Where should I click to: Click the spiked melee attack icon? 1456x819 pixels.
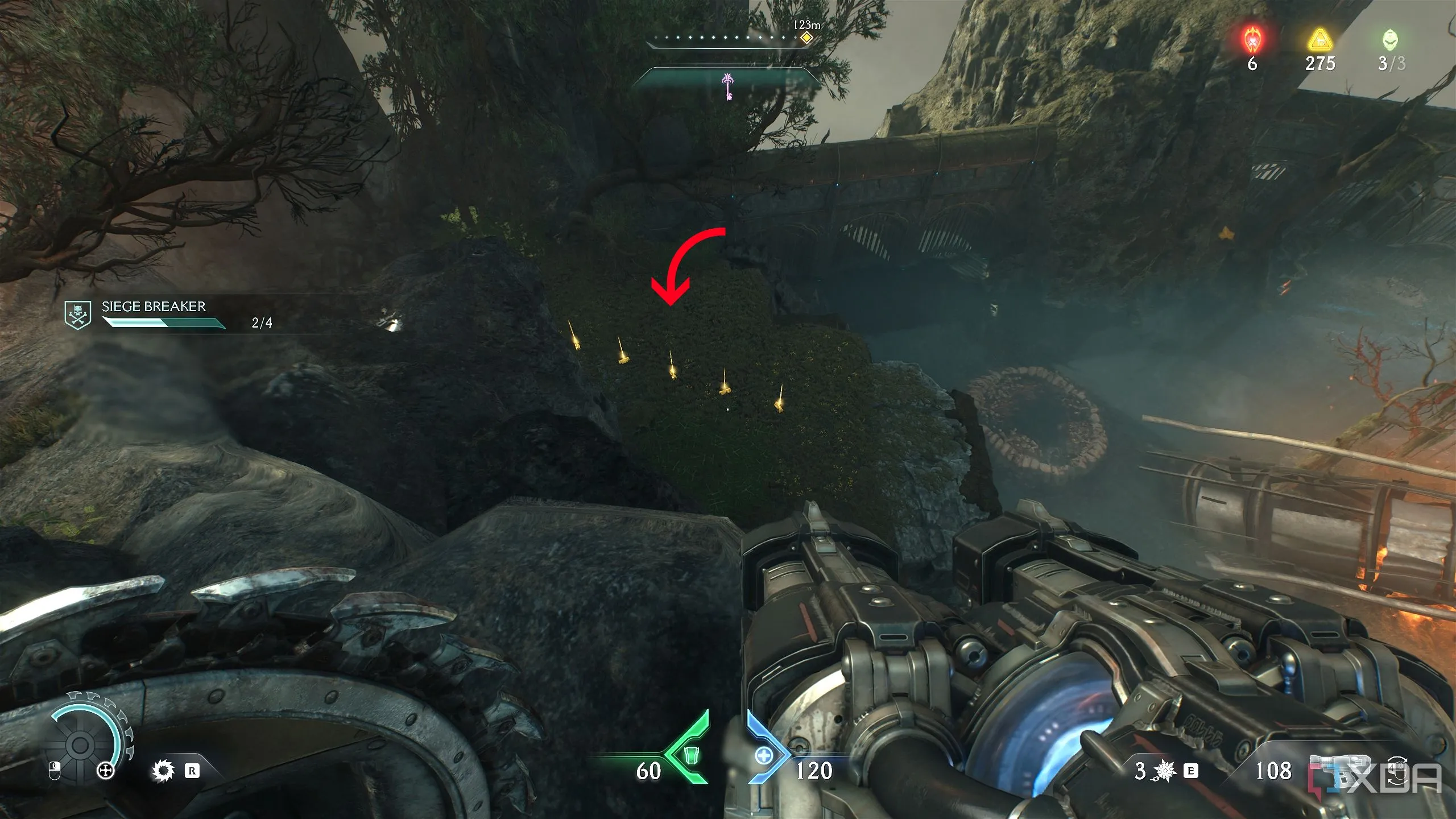tap(163, 771)
